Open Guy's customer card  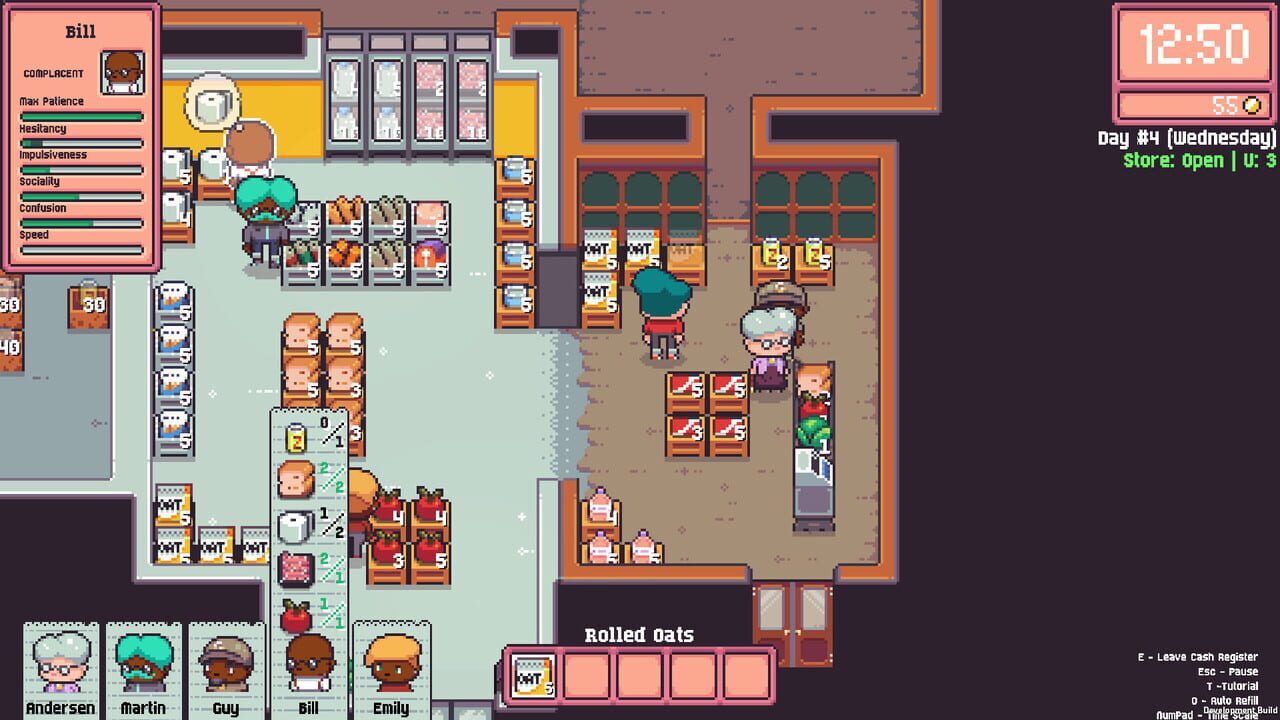[x=226, y=670]
